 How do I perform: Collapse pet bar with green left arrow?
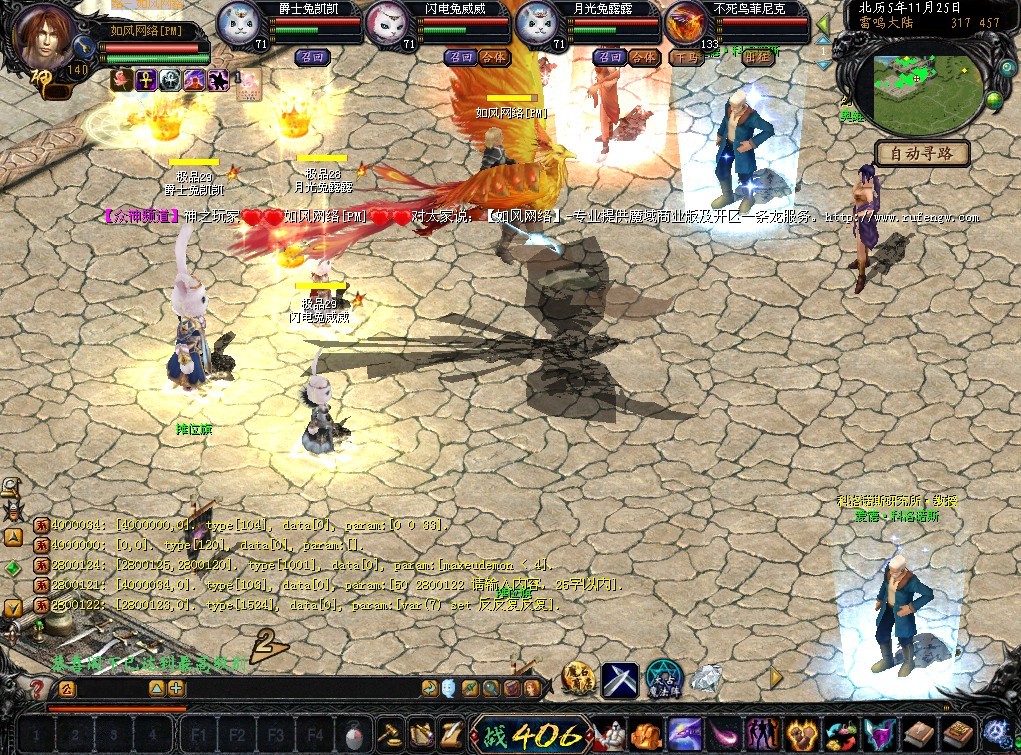[823, 24]
